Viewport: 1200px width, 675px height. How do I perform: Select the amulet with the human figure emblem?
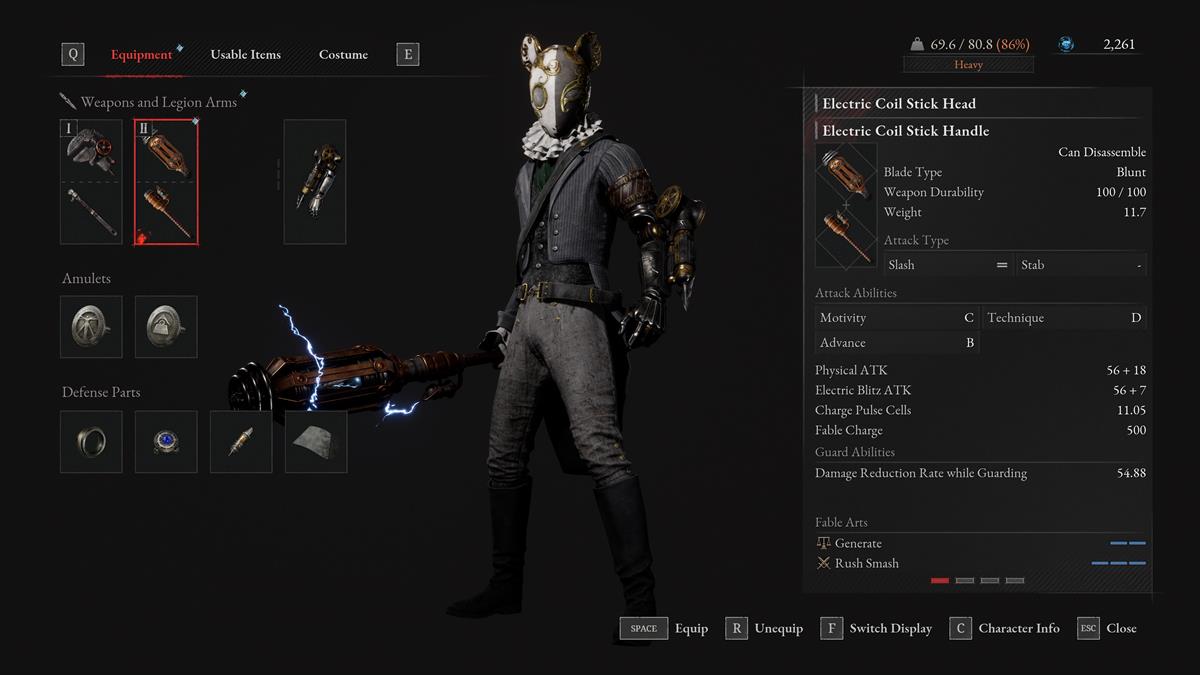[91, 326]
